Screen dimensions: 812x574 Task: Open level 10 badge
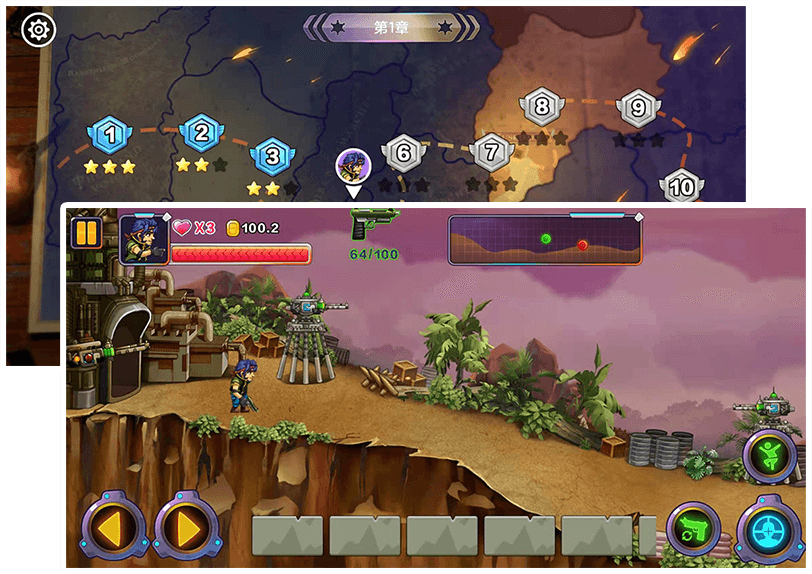(682, 187)
